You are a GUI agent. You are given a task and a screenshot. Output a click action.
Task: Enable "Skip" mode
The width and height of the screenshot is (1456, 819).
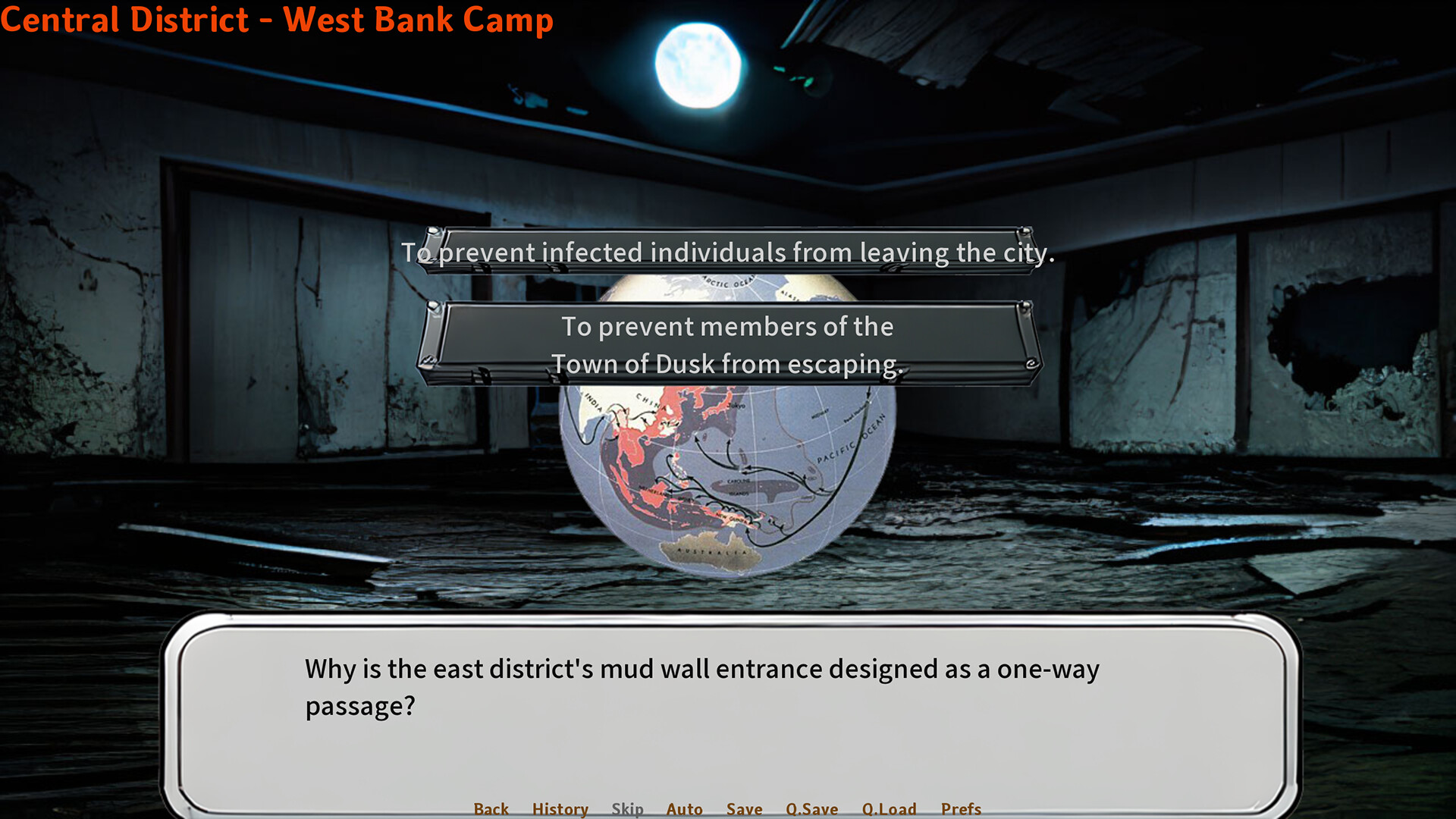(627, 808)
